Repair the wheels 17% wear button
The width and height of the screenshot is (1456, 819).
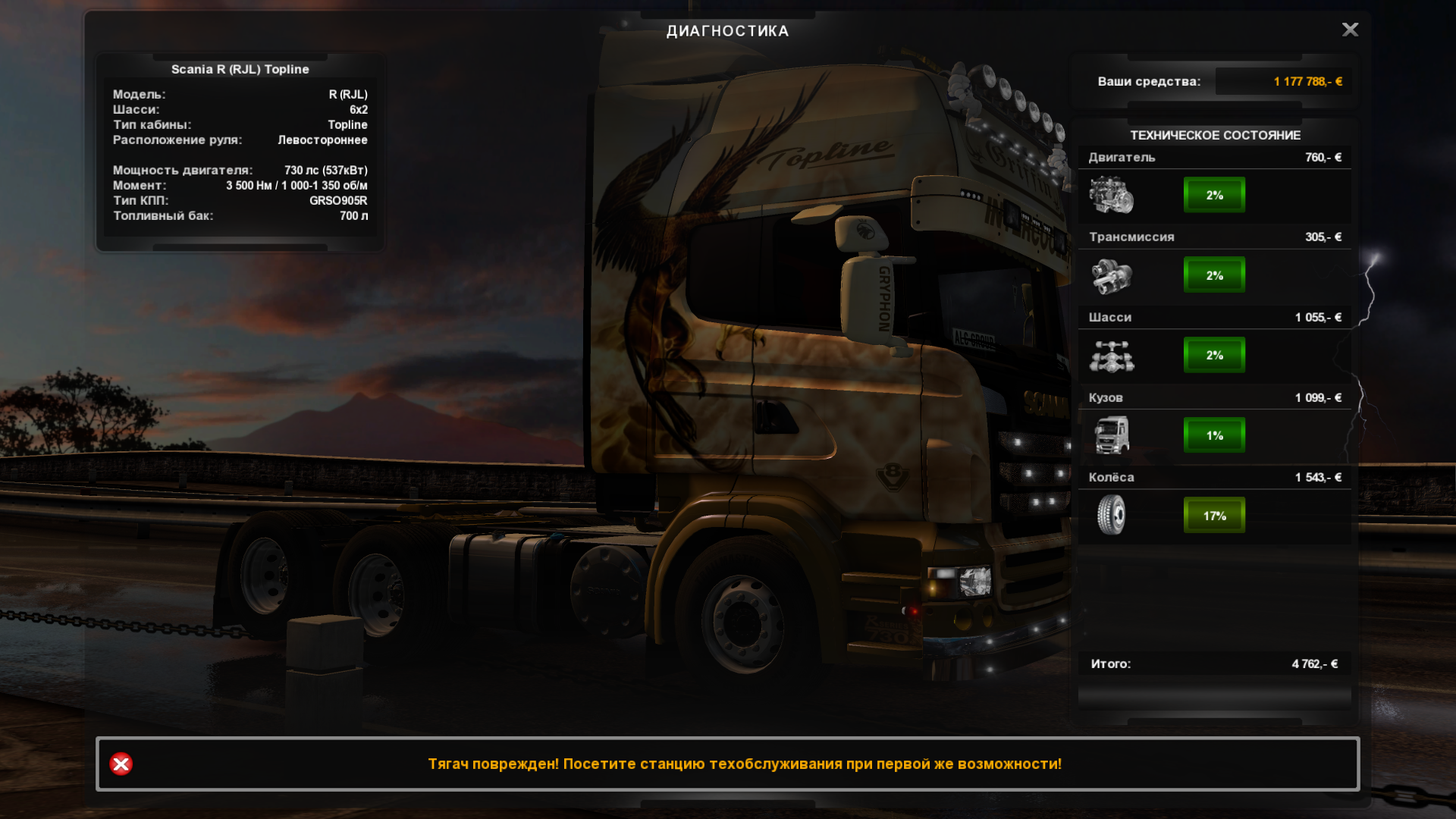(1214, 516)
